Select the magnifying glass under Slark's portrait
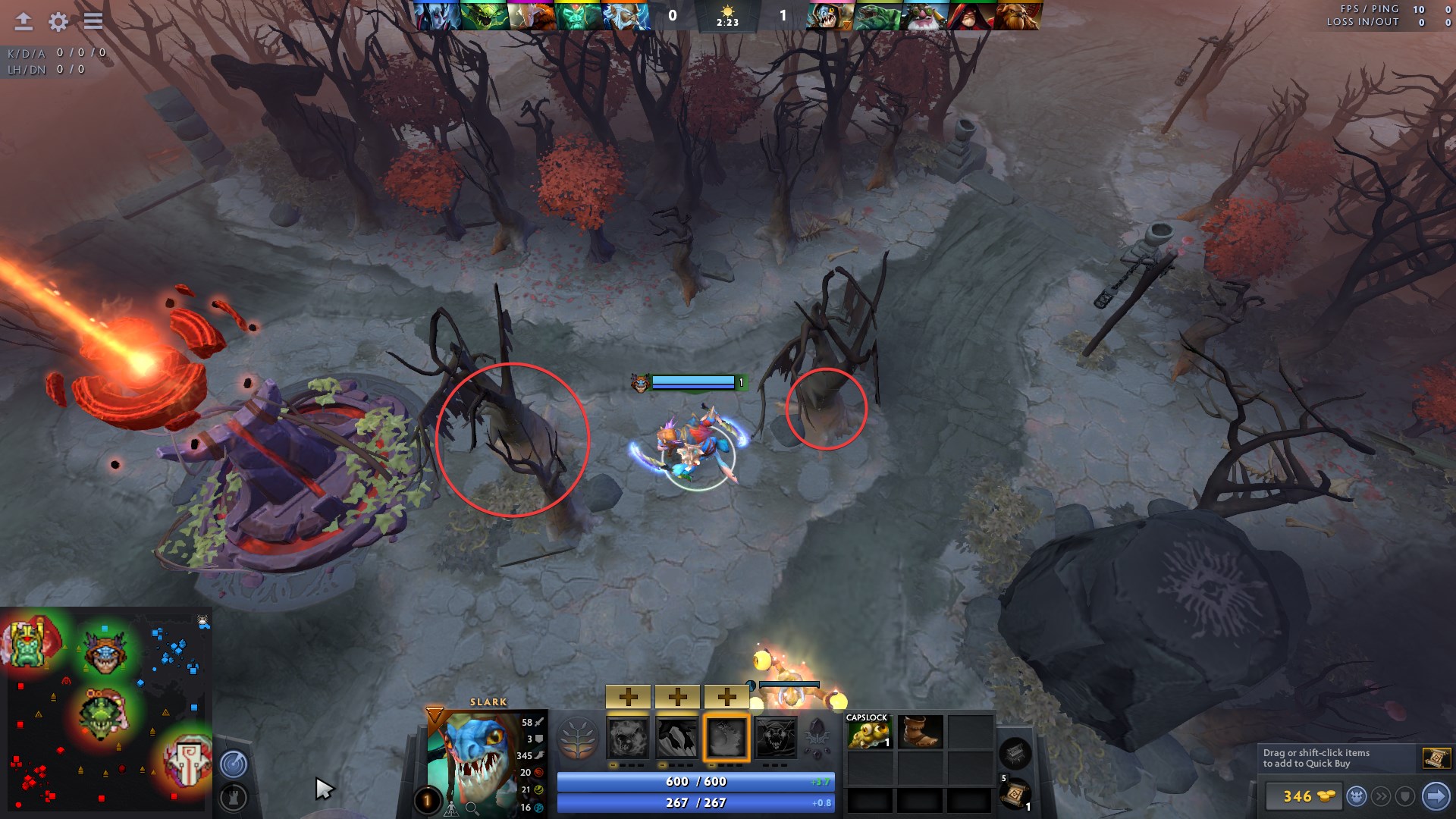Viewport: 1456px width, 819px height. pyautogui.click(x=472, y=808)
